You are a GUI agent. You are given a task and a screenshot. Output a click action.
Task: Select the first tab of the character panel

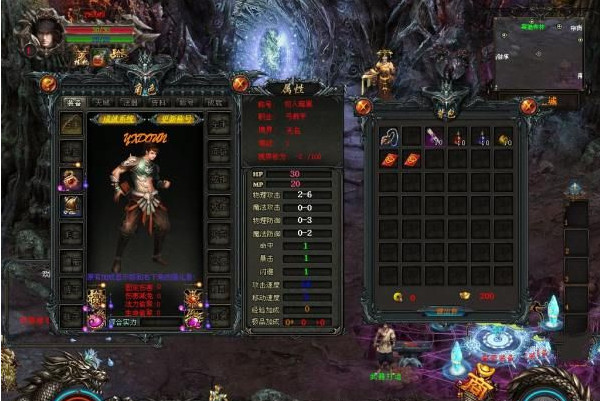[74, 101]
